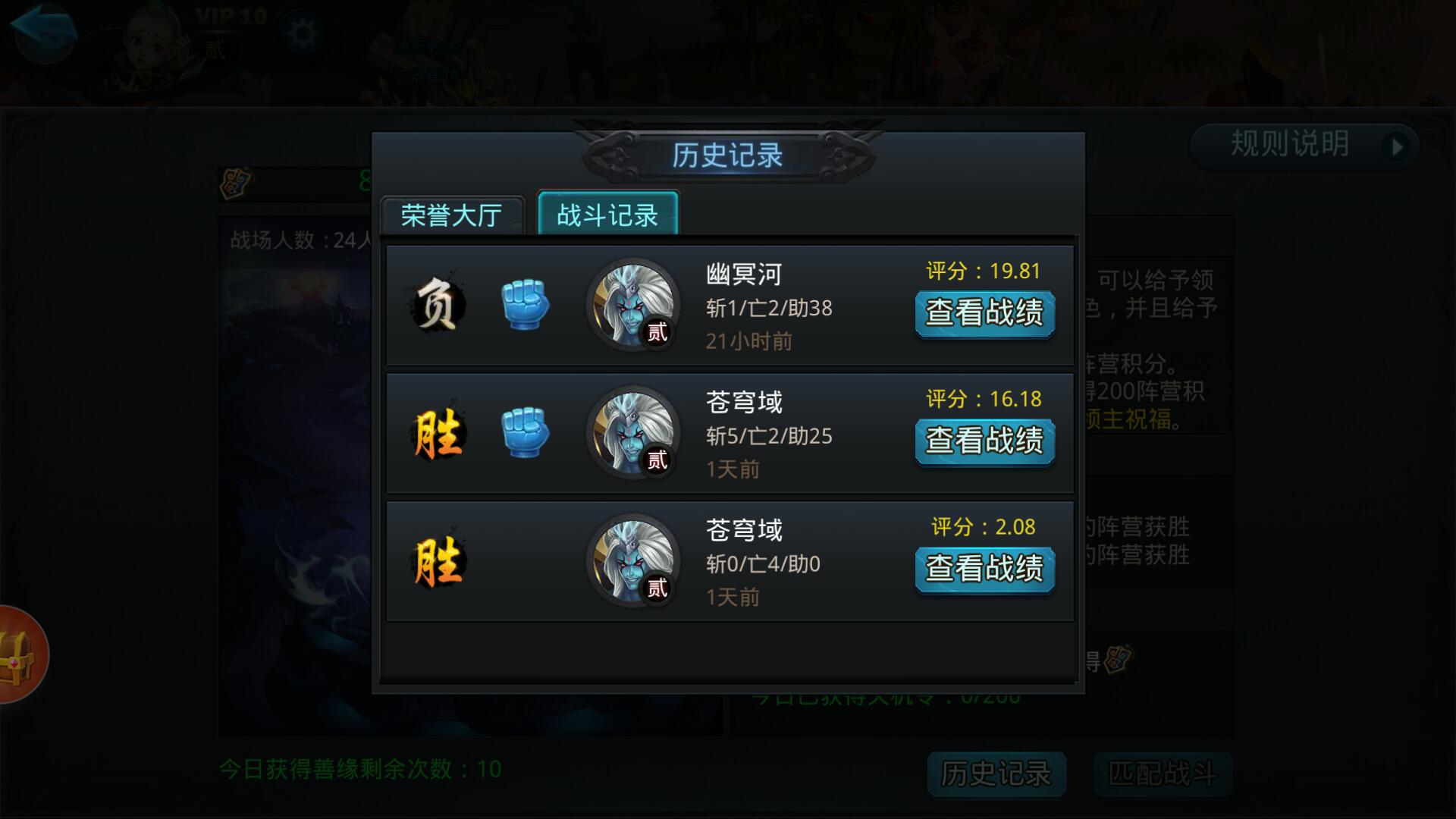The height and width of the screenshot is (819, 1456).
Task: Select the 负 defeat emblem on the first record
Action: (x=438, y=303)
